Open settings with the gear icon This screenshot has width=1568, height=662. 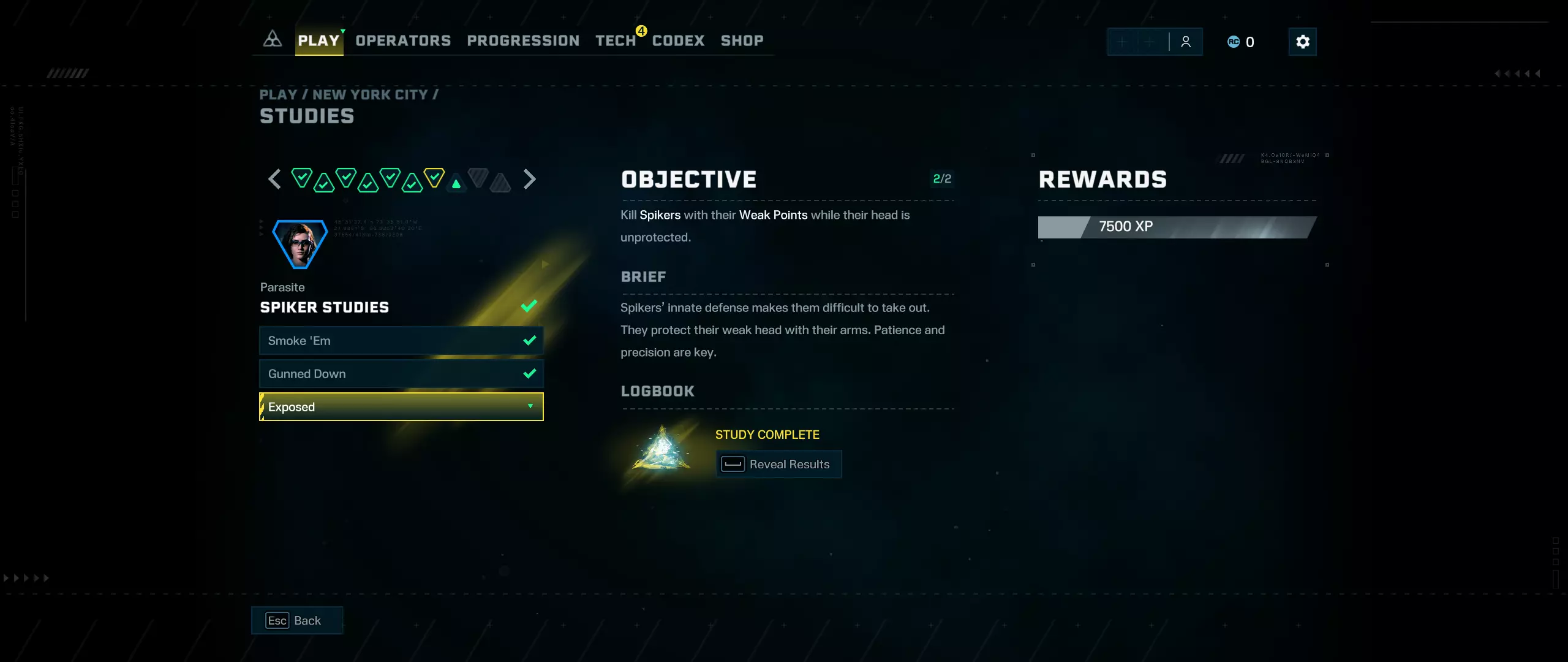coord(1302,42)
